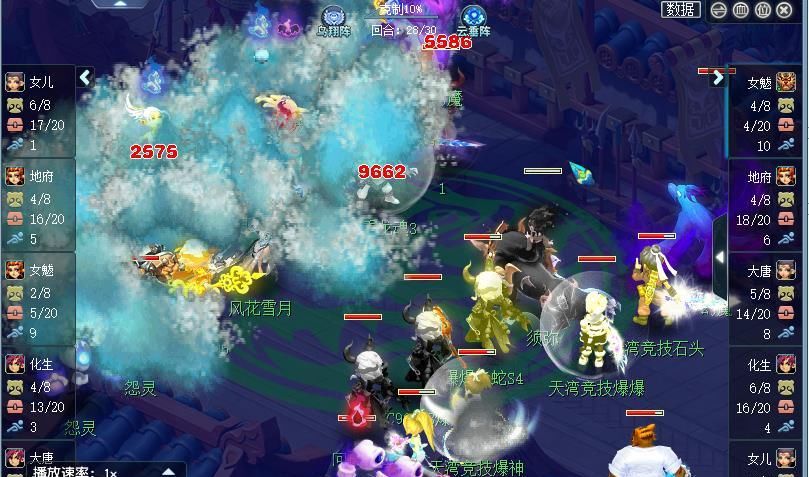The height and width of the screenshot is (477, 809).
Task: Select right team member 女魃 portrait
Action: pos(787,82)
